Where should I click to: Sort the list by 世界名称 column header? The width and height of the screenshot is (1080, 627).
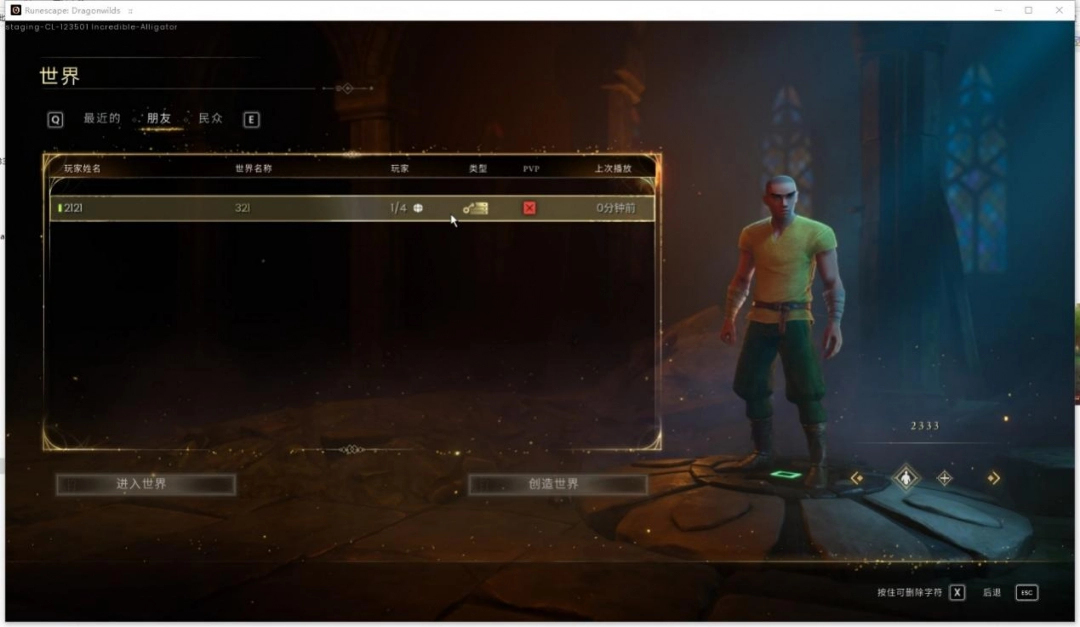click(x=253, y=169)
